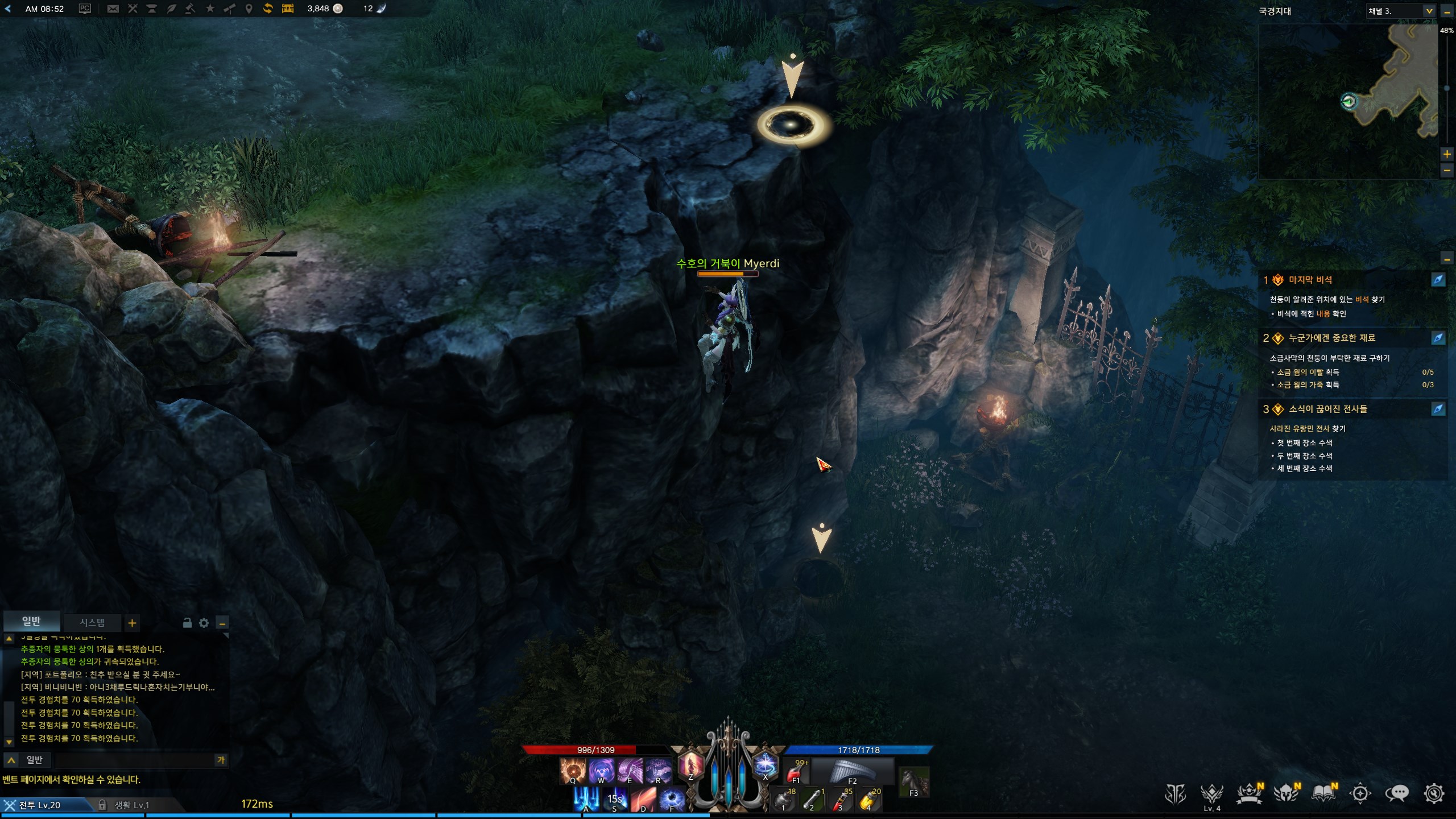Open chat settings gear icon
Viewport: 1456px width, 819px height.
204,623
